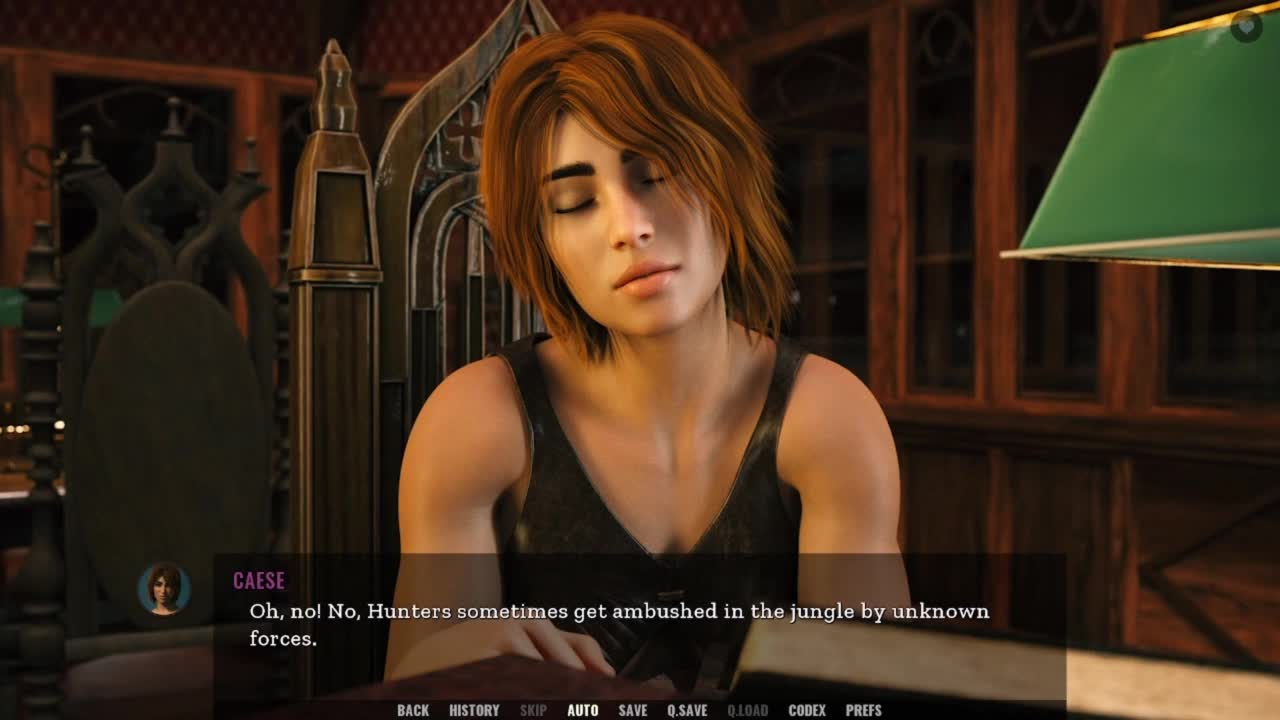Open the CODEX
This screenshot has width=1280, height=720.
pos(806,710)
